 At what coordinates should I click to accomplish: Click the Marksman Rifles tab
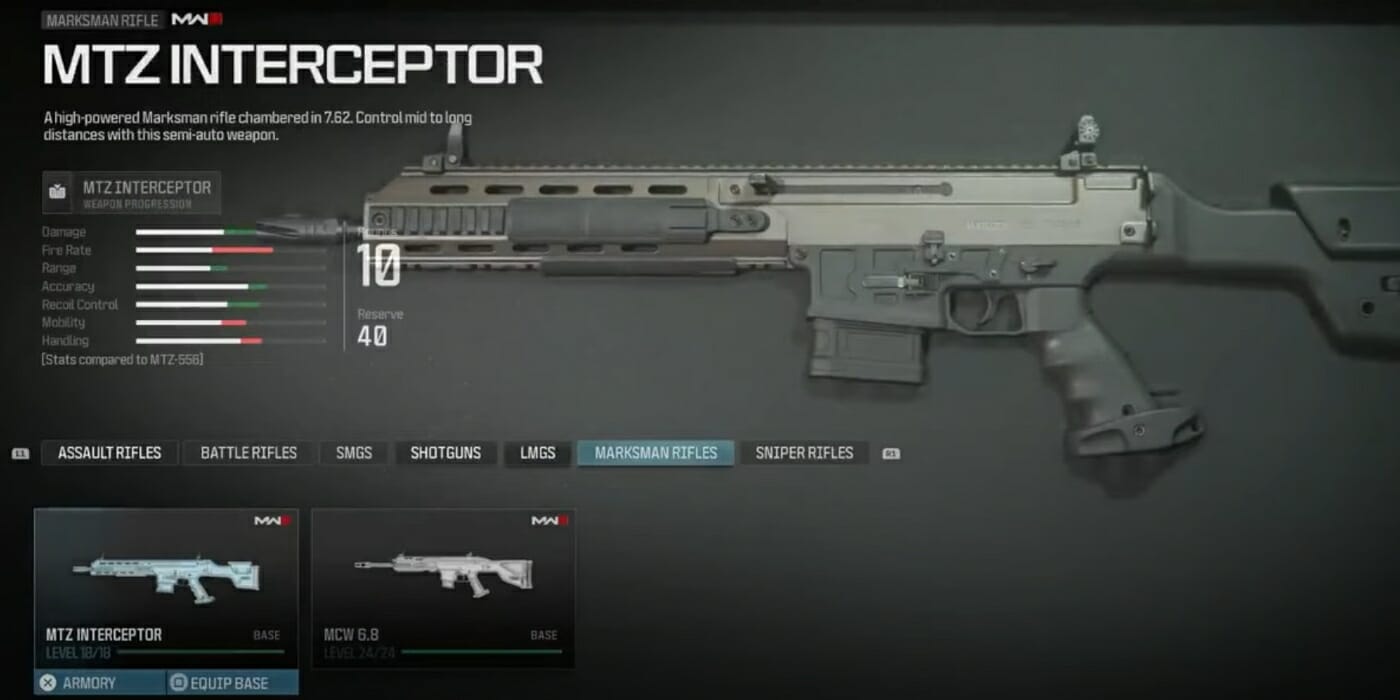(x=655, y=453)
